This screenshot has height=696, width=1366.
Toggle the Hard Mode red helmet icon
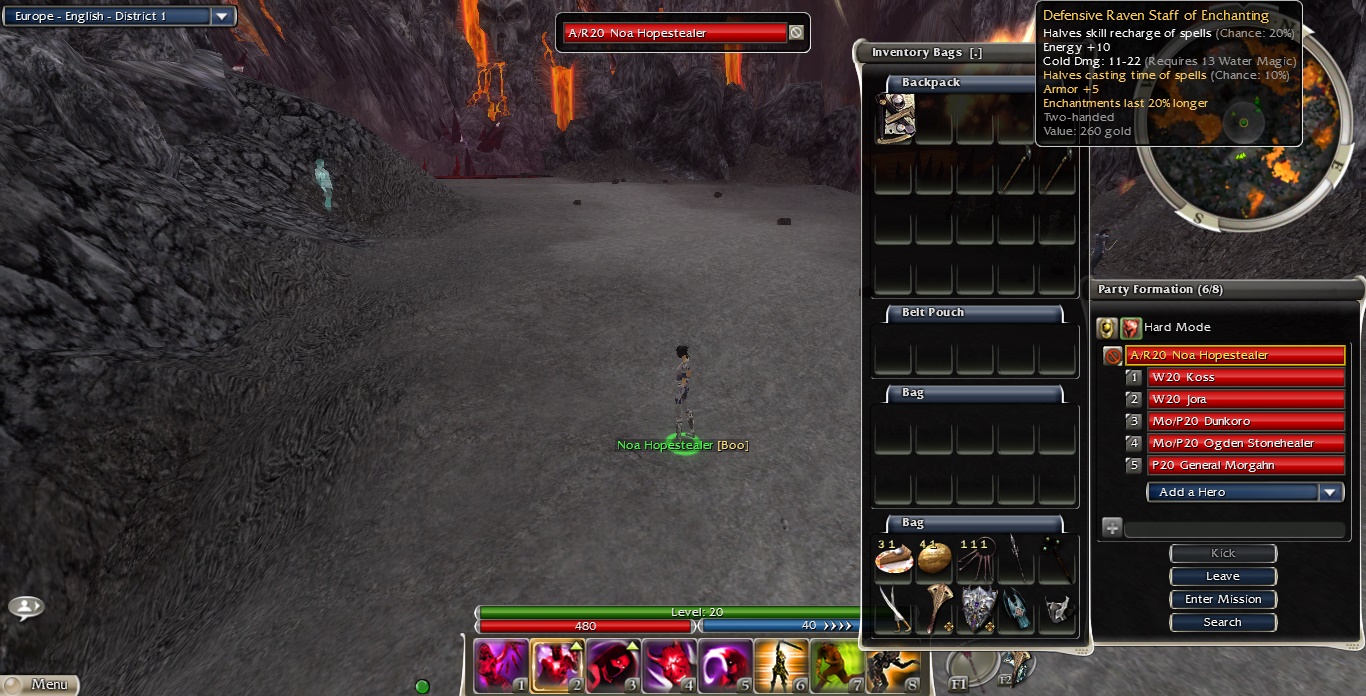[x=1131, y=327]
